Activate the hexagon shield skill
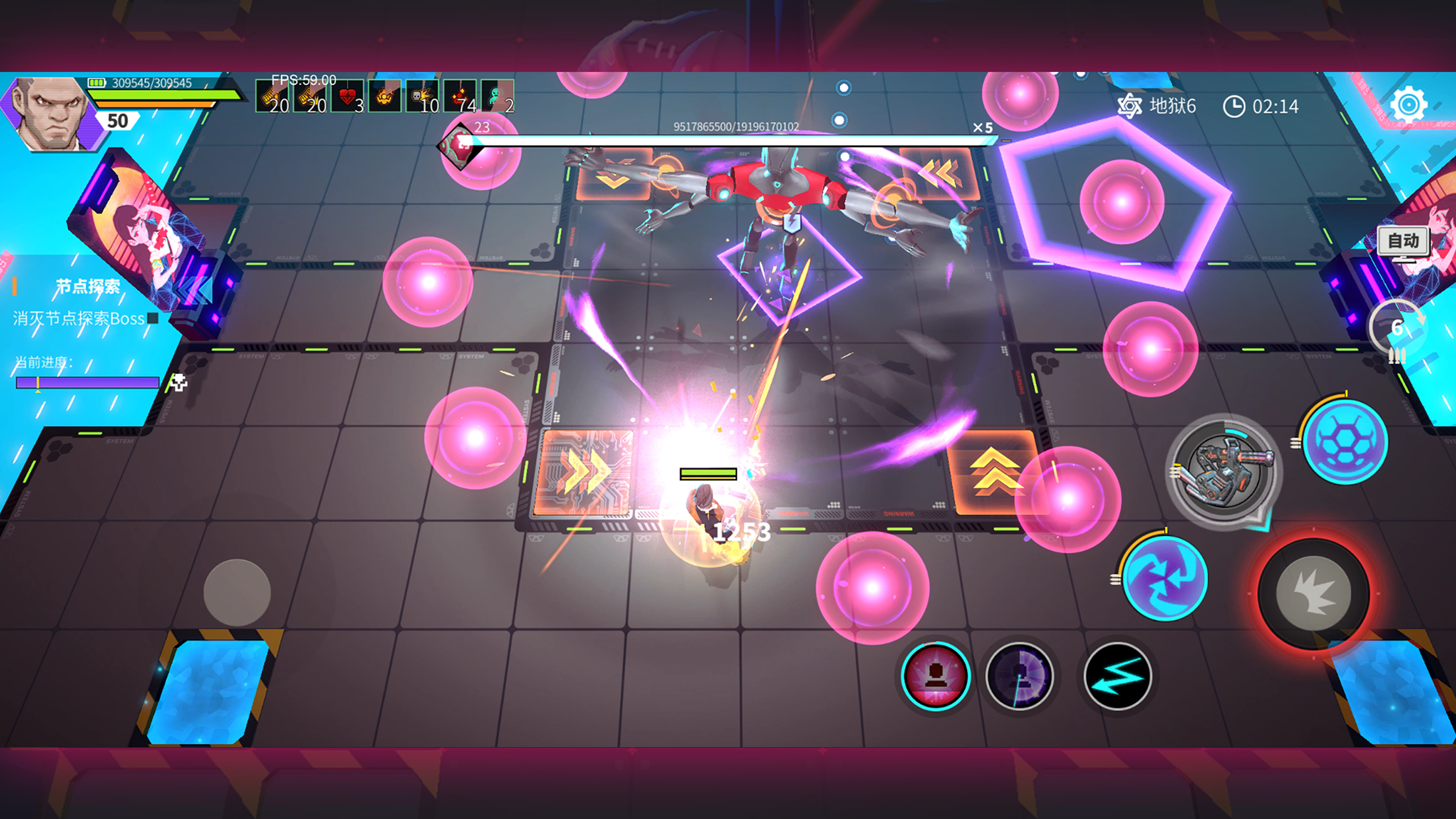Viewport: 1456px width, 819px height. click(x=1345, y=441)
